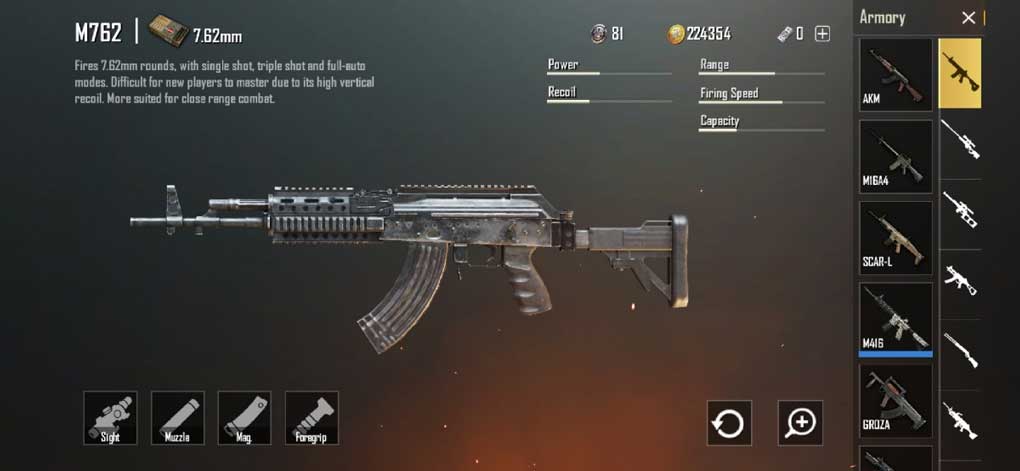The image size is (1020, 471).
Task: Open the Muzzle attachment slot
Action: pyautogui.click(x=178, y=417)
